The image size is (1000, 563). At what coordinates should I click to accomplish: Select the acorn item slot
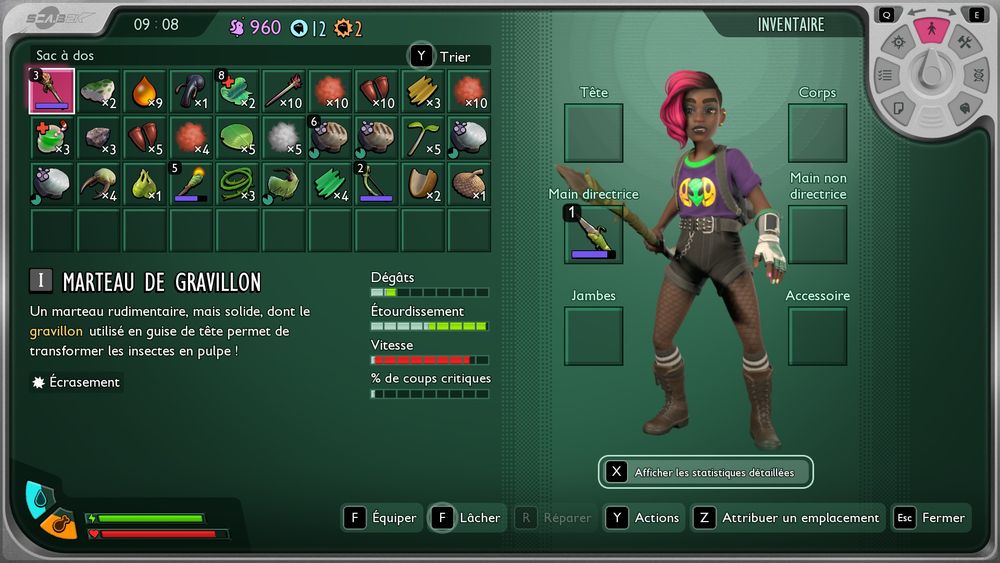coord(468,183)
